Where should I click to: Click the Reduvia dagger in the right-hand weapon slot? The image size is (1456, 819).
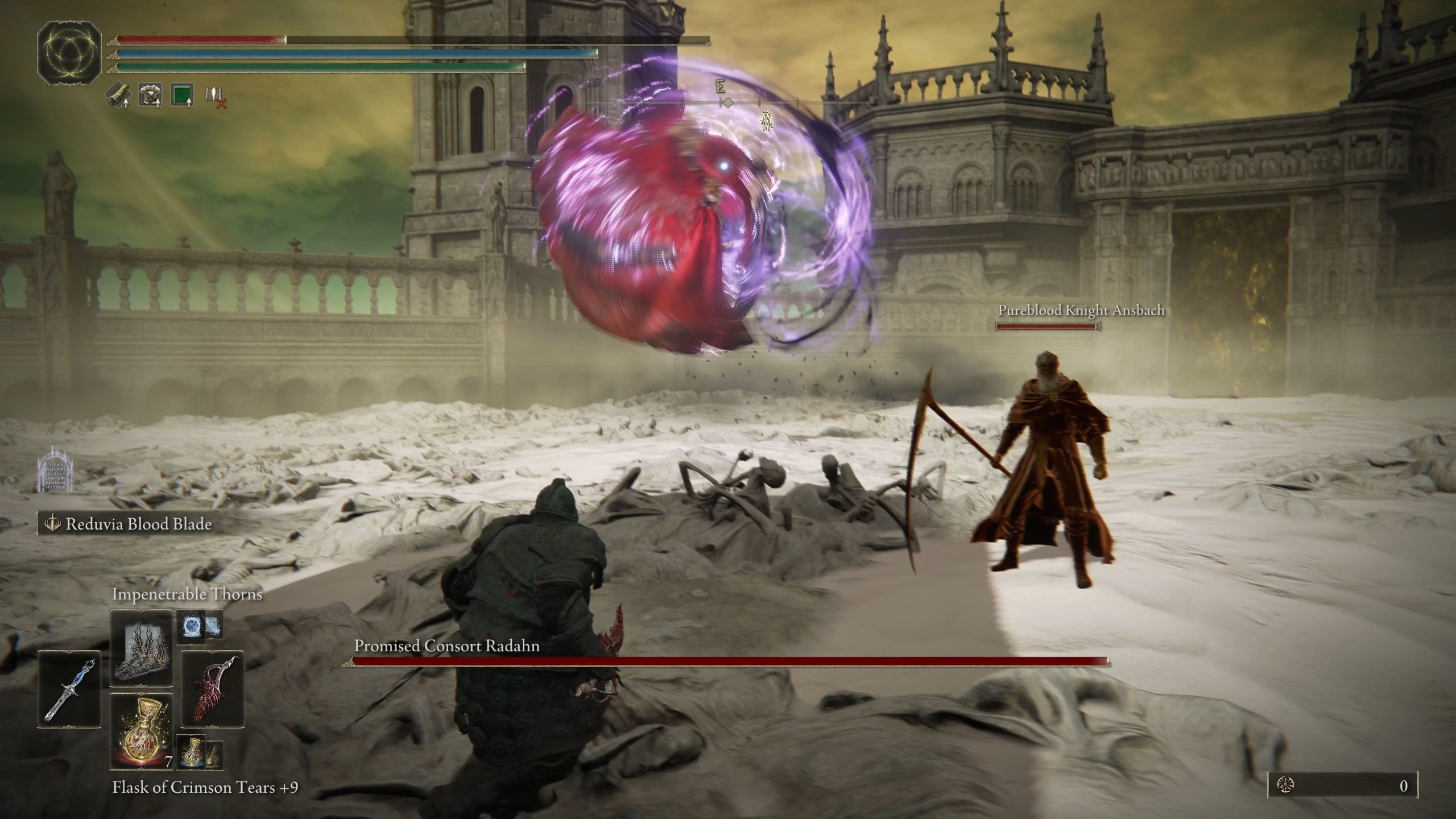[214, 689]
